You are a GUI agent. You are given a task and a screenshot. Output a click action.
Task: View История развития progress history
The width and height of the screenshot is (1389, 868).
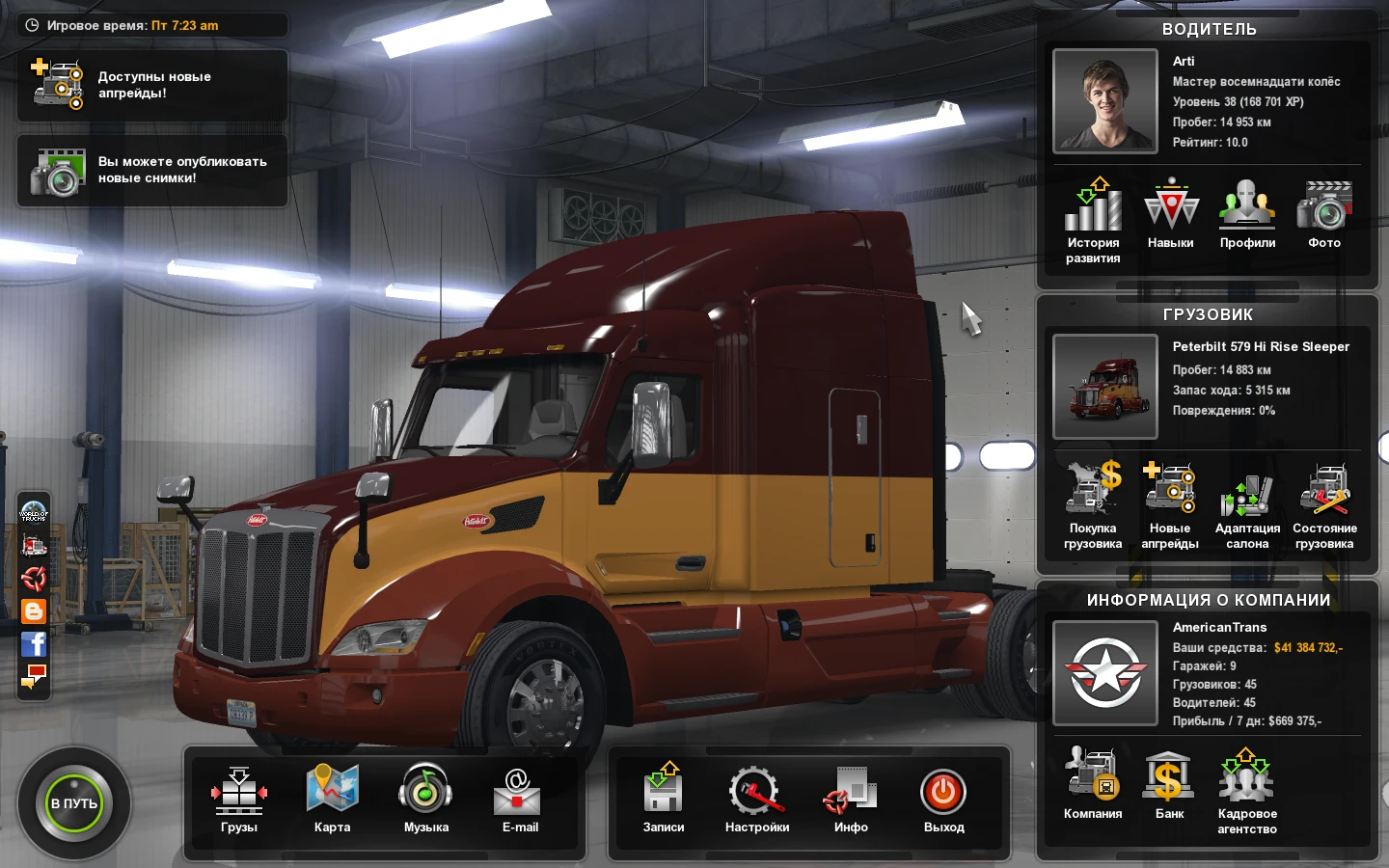(1093, 212)
